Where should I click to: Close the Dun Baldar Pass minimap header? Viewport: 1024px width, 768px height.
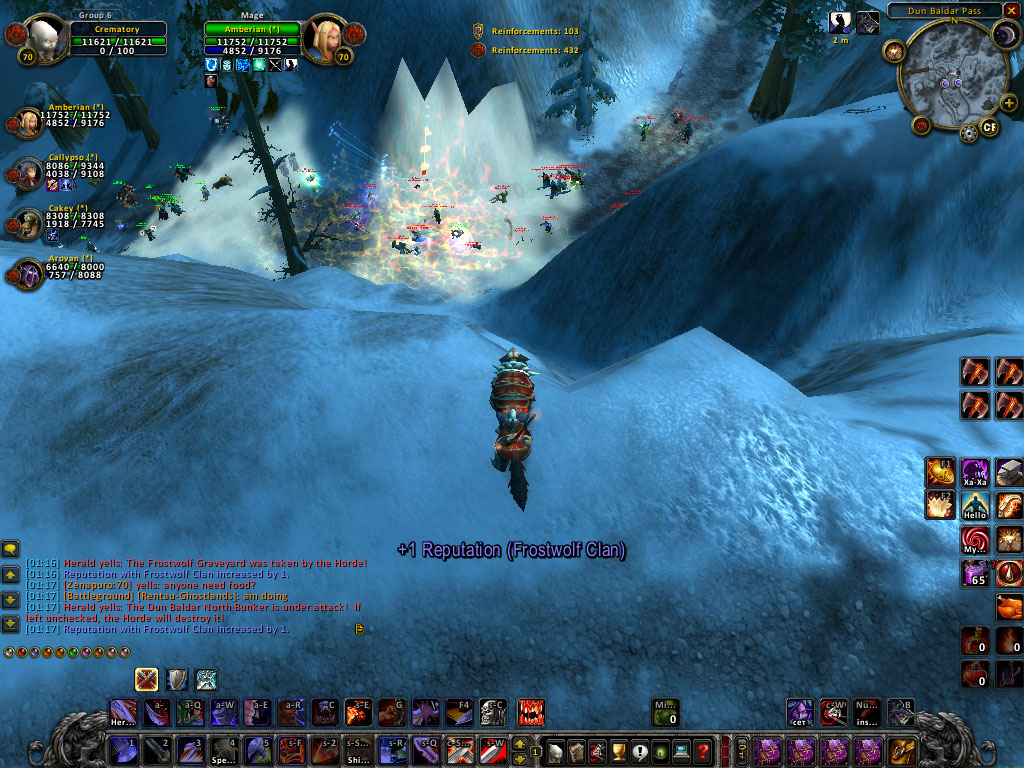click(1011, 10)
